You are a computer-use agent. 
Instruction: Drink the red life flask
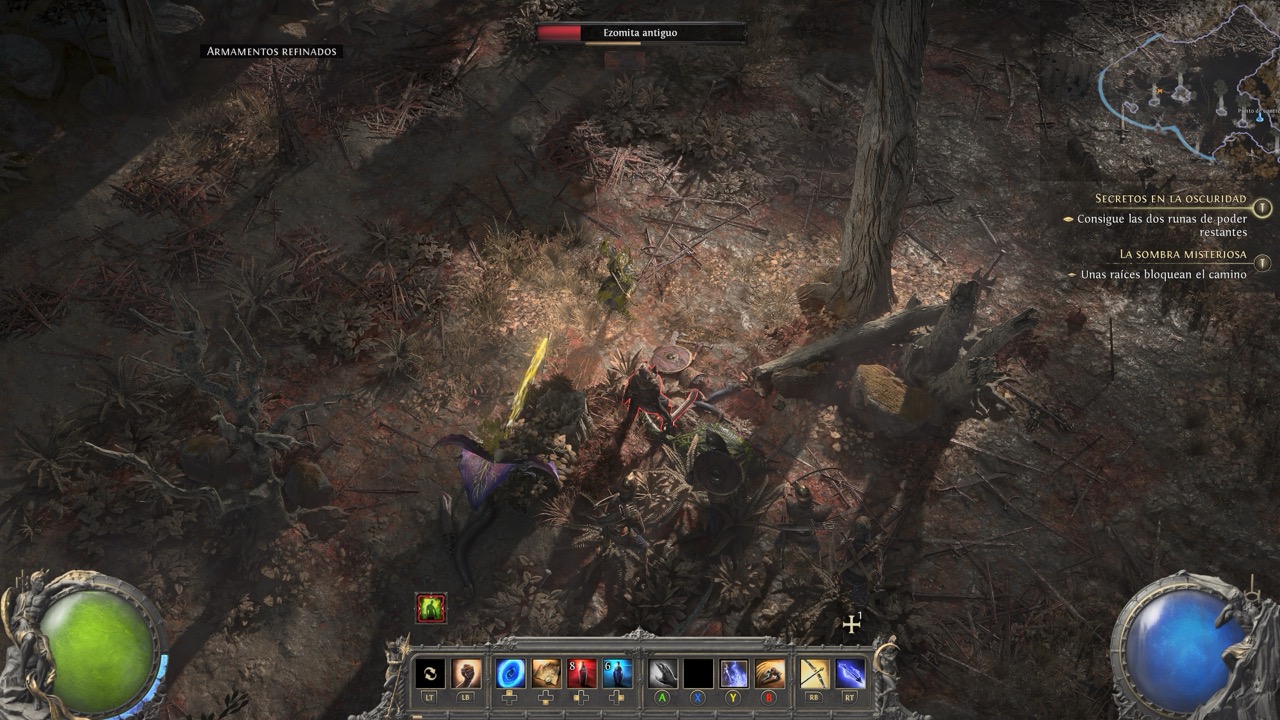point(582,673)
